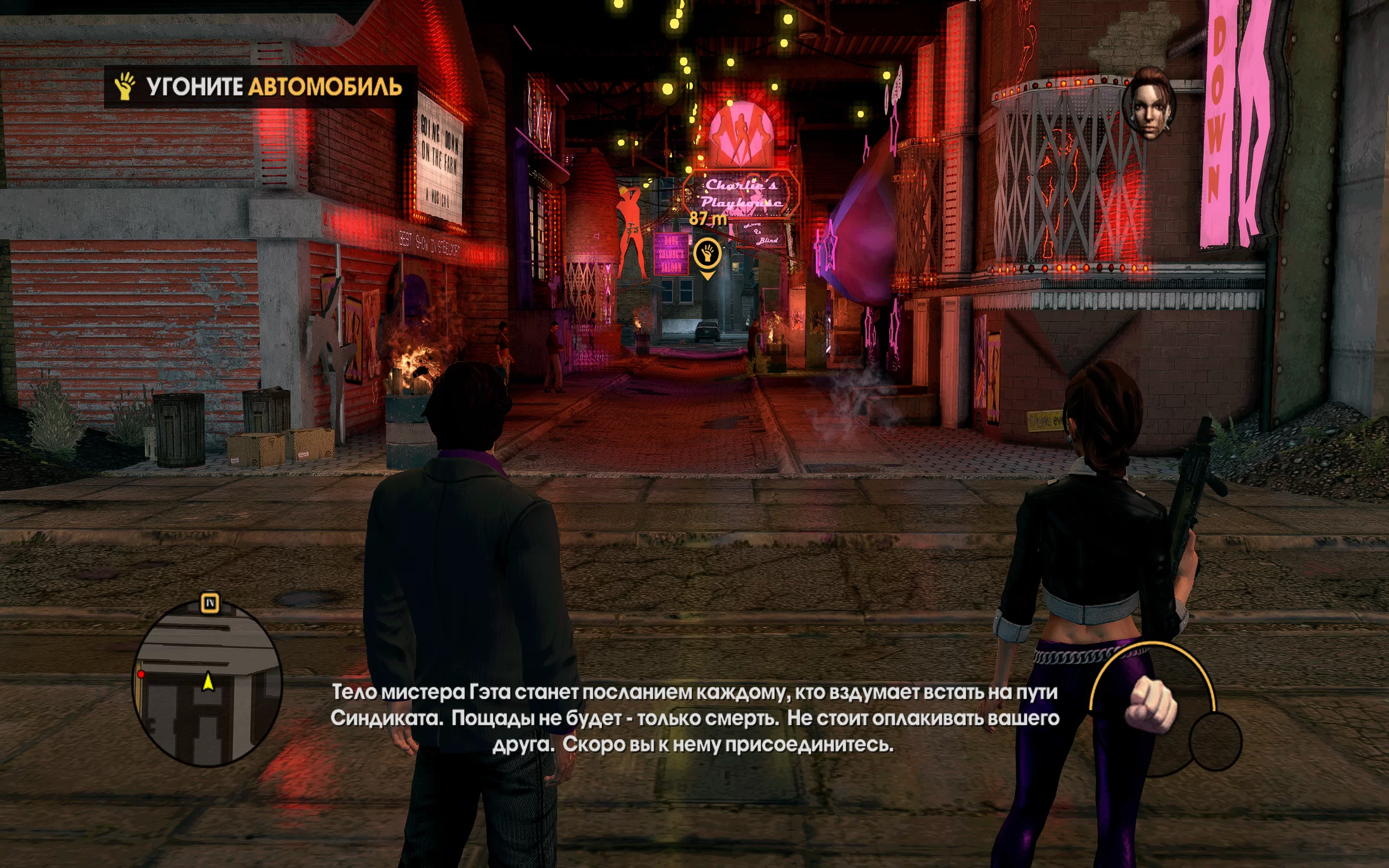Select the yellow player arrow on minimap

208,681
